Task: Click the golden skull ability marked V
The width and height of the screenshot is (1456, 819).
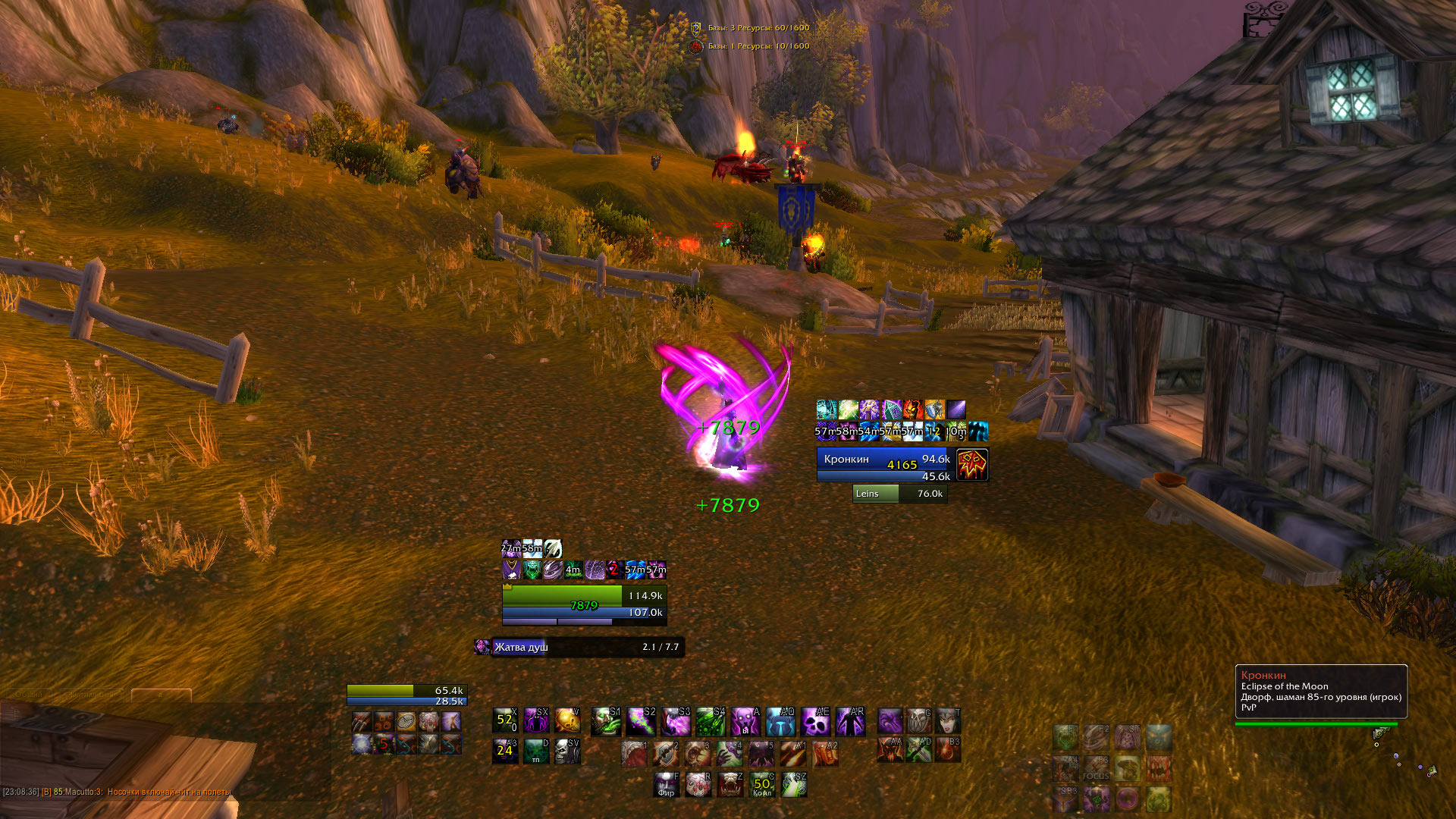Action: tap(567, 720)
